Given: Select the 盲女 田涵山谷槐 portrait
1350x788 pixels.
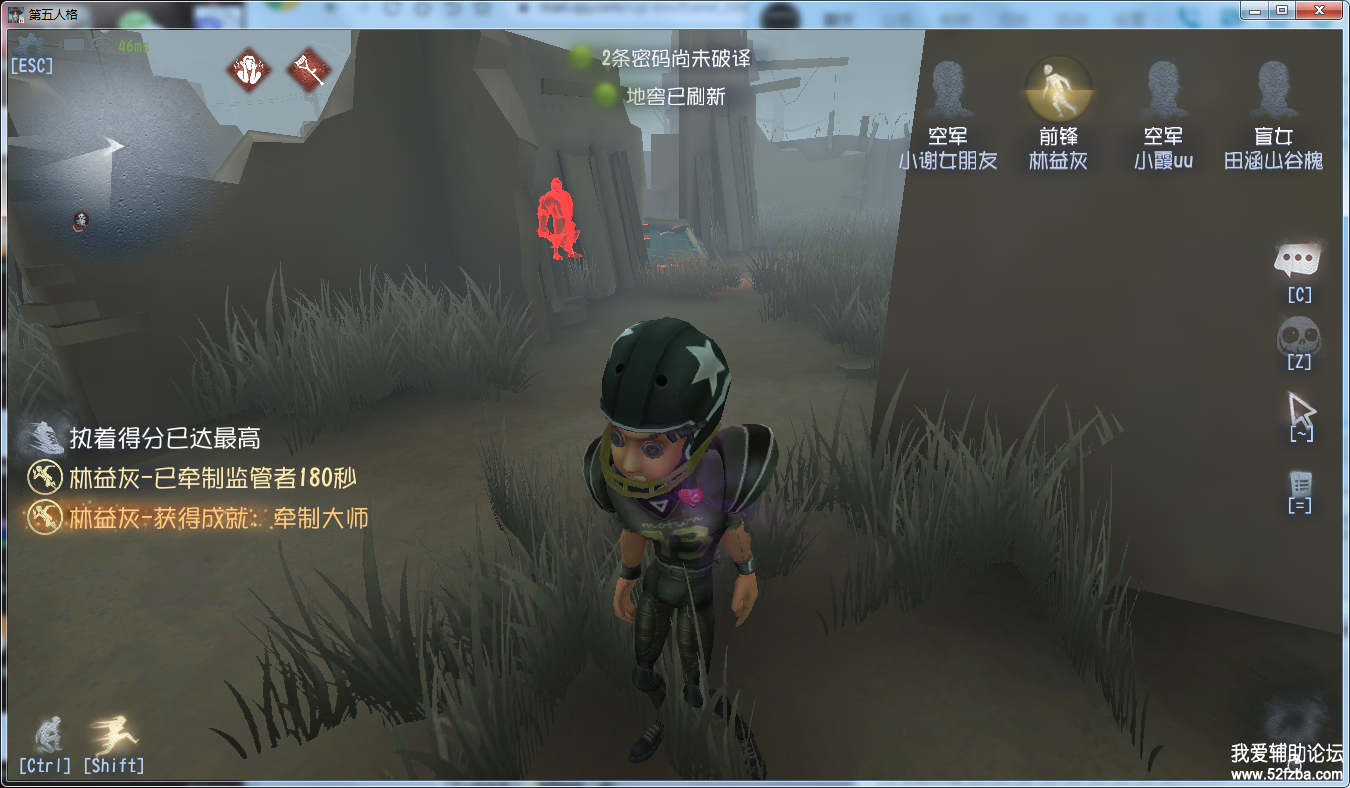Looking at the screenshot, I should (x=1273, y=92).
